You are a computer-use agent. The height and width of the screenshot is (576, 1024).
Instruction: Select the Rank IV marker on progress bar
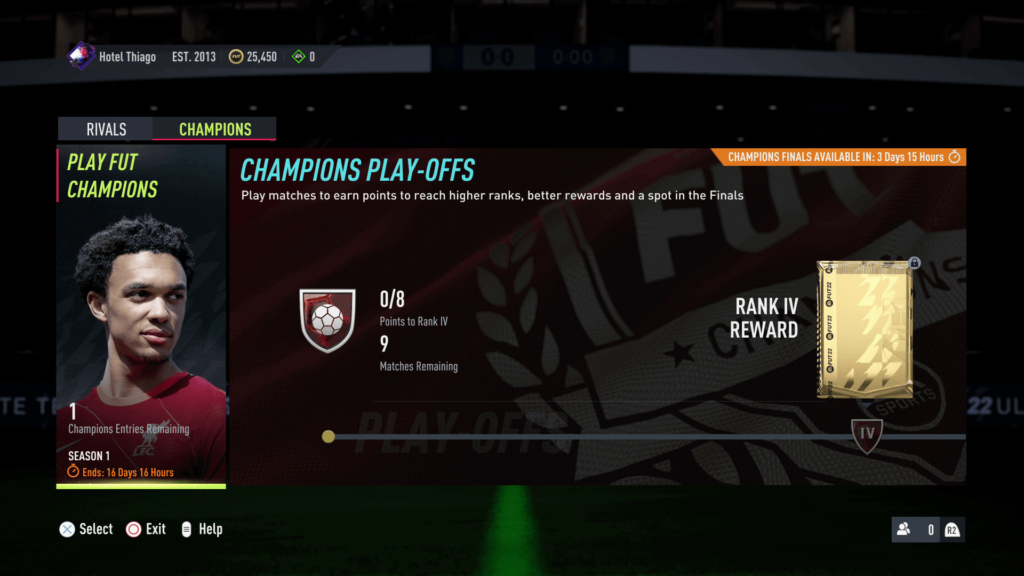tap(867, 435)
